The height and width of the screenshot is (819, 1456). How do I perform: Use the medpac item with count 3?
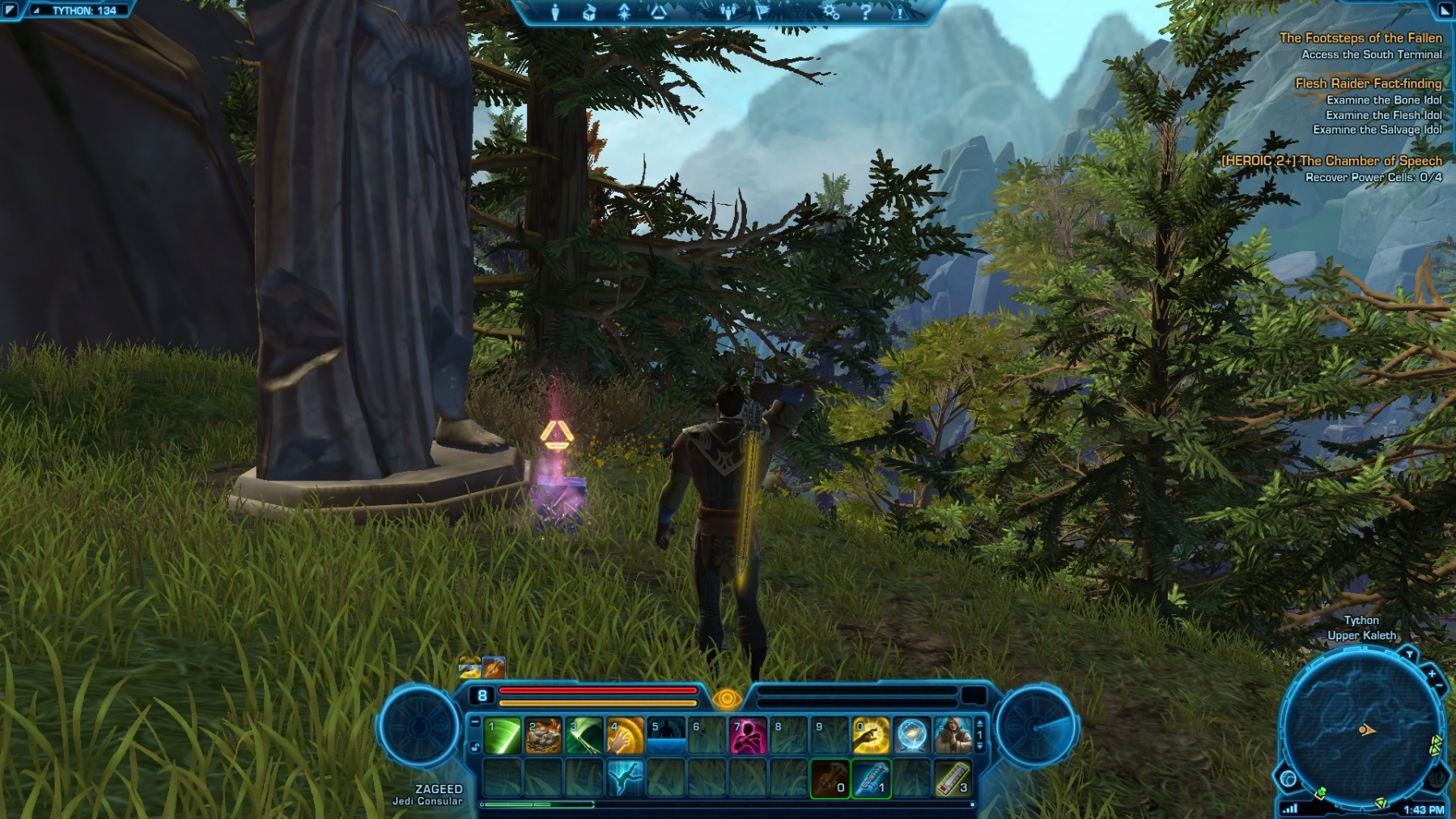click(953, 778)
